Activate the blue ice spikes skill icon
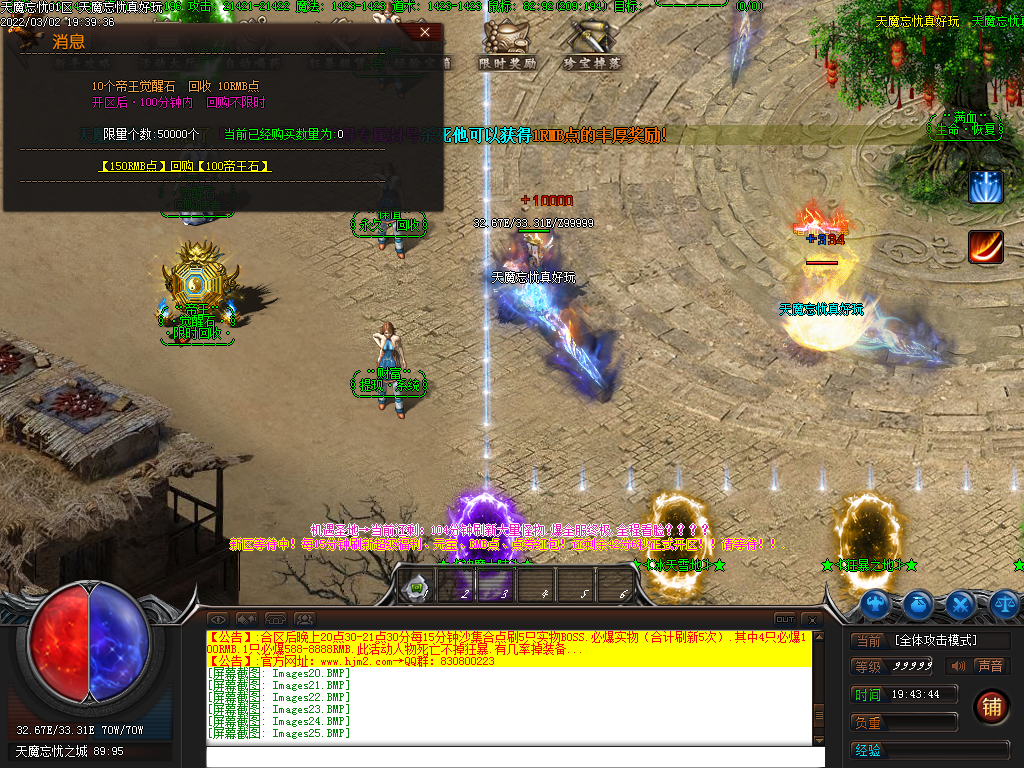1024x768 pixels. [x=985, y=187]
